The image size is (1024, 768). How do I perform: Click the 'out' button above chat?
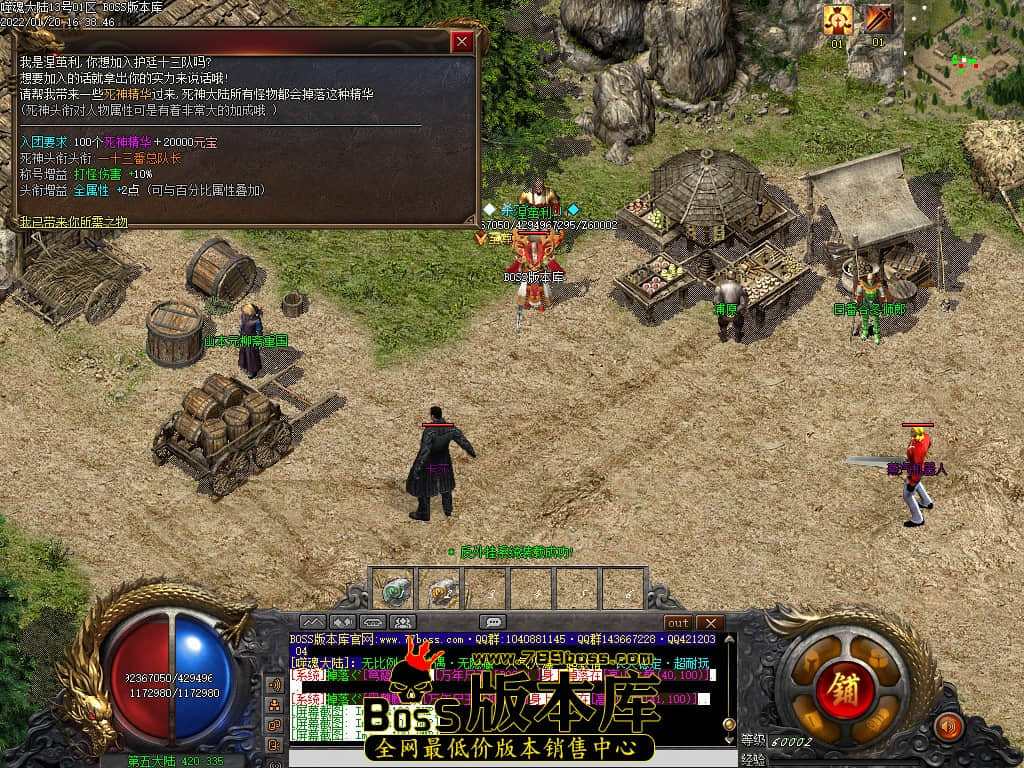[x=679, y=622]
